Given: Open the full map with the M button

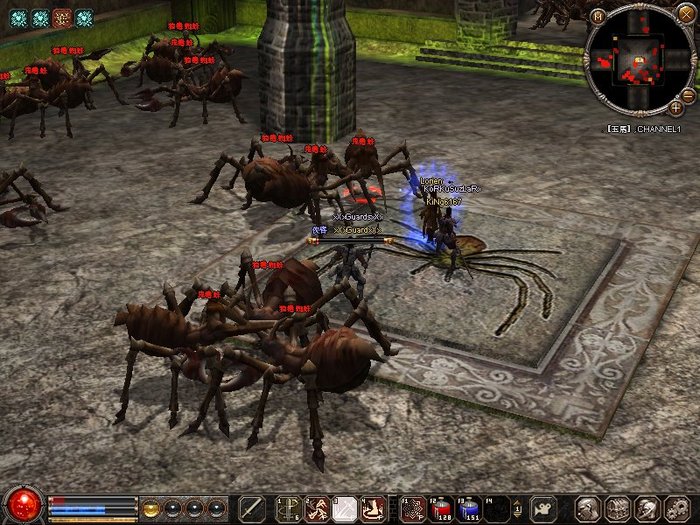Looking at the screenshot, I should (597, 16).
